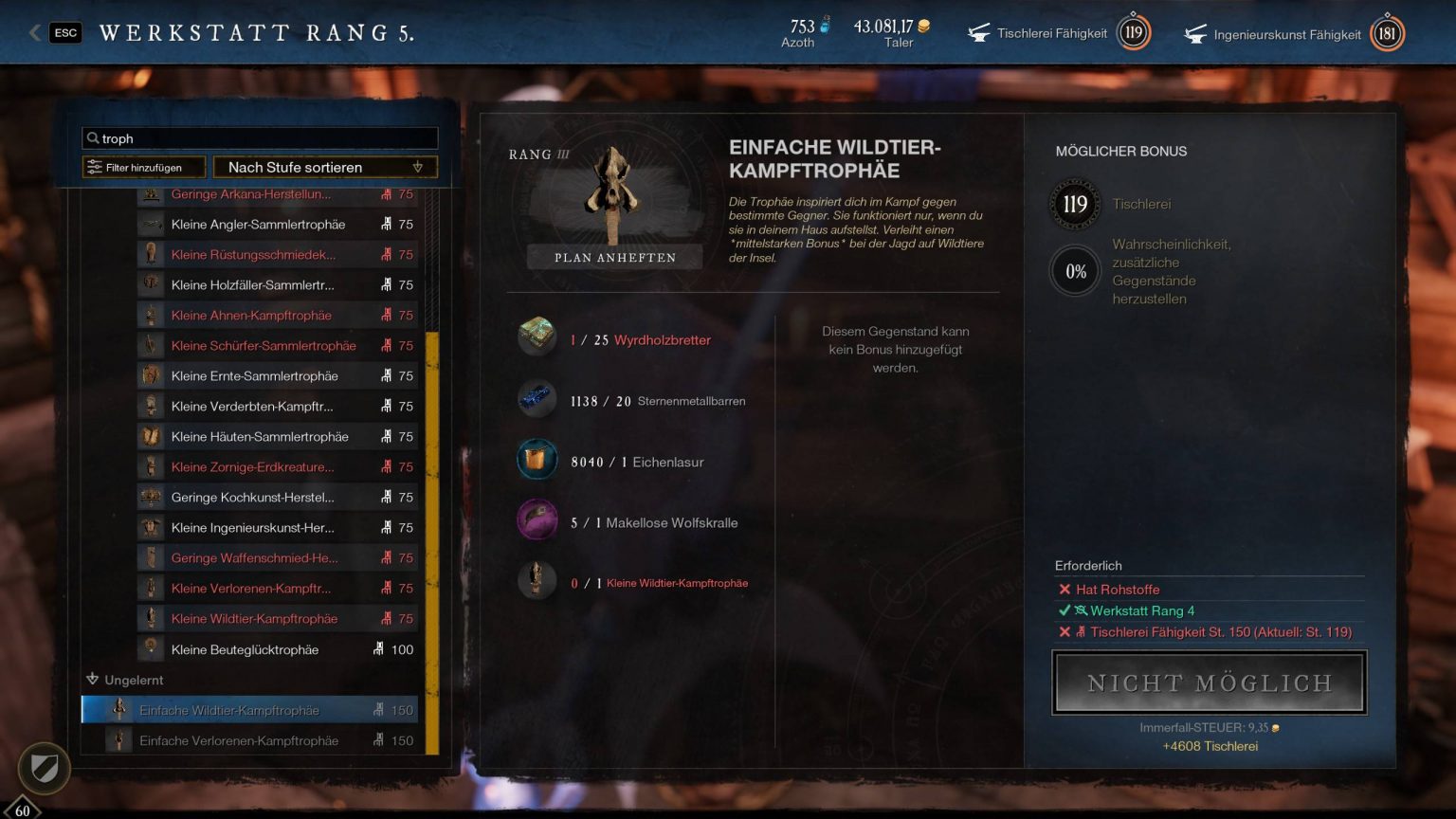
Task: Collapse the Ungelernt section
Action: [92, 680]
